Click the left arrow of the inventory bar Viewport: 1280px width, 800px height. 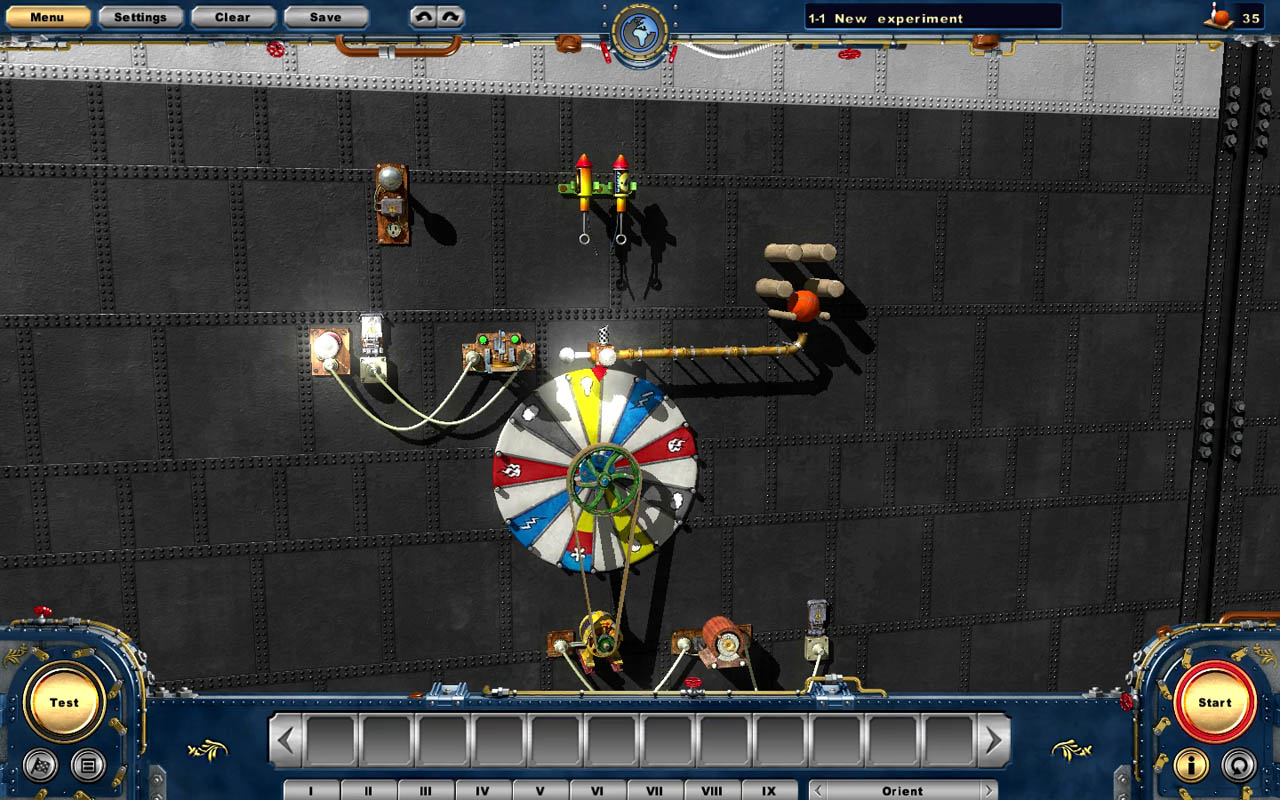[x=288, y=740]
